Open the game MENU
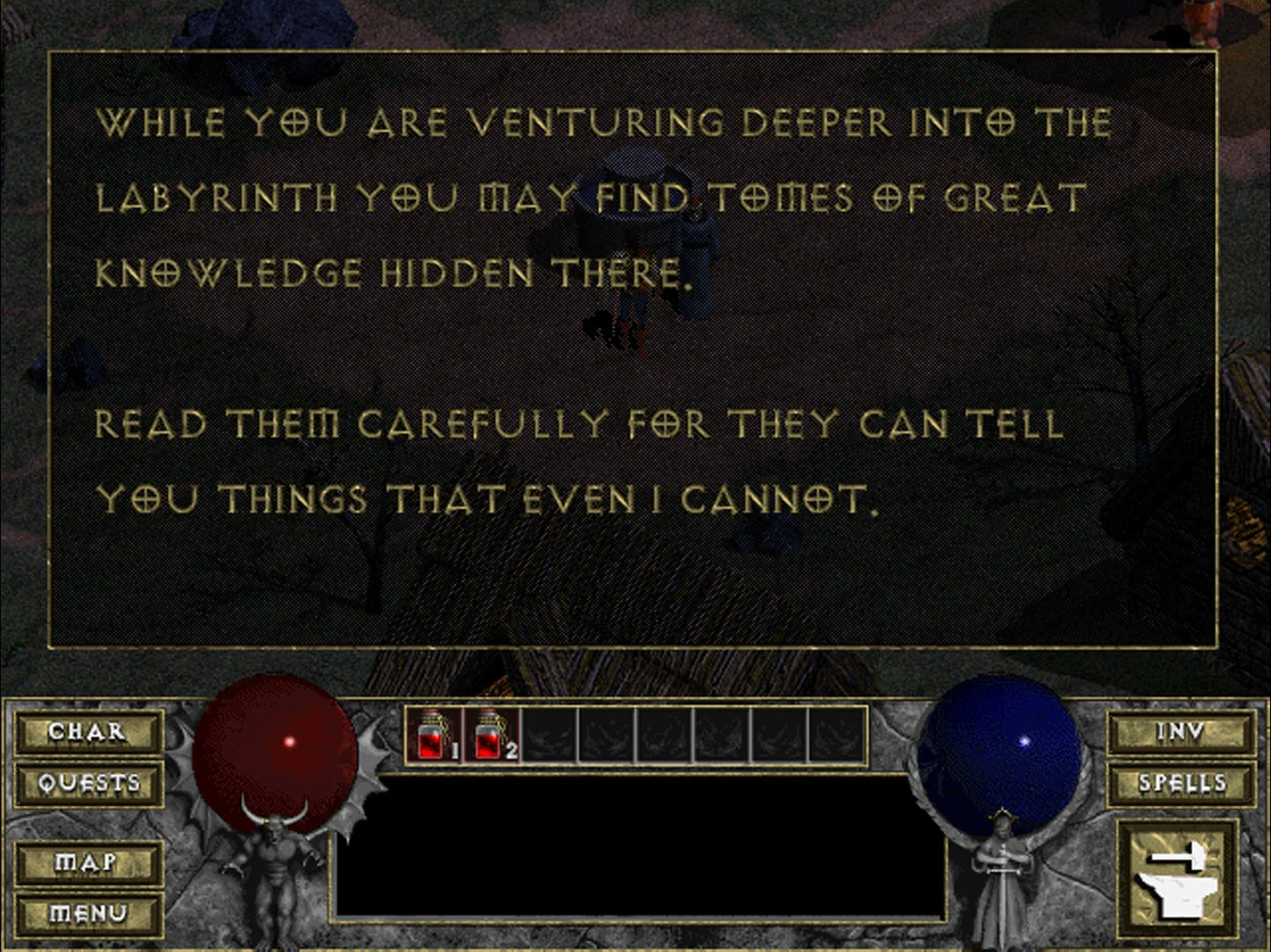Viewport: 1271px width, 952px height. point(87,913)
